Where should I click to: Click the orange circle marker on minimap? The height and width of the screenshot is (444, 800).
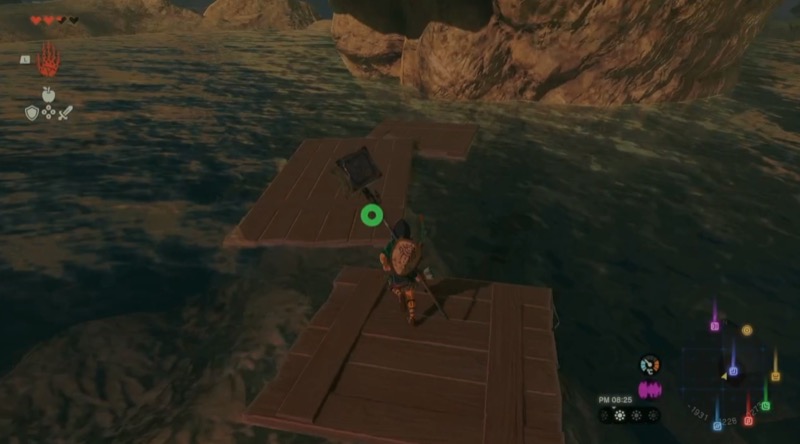746,330
